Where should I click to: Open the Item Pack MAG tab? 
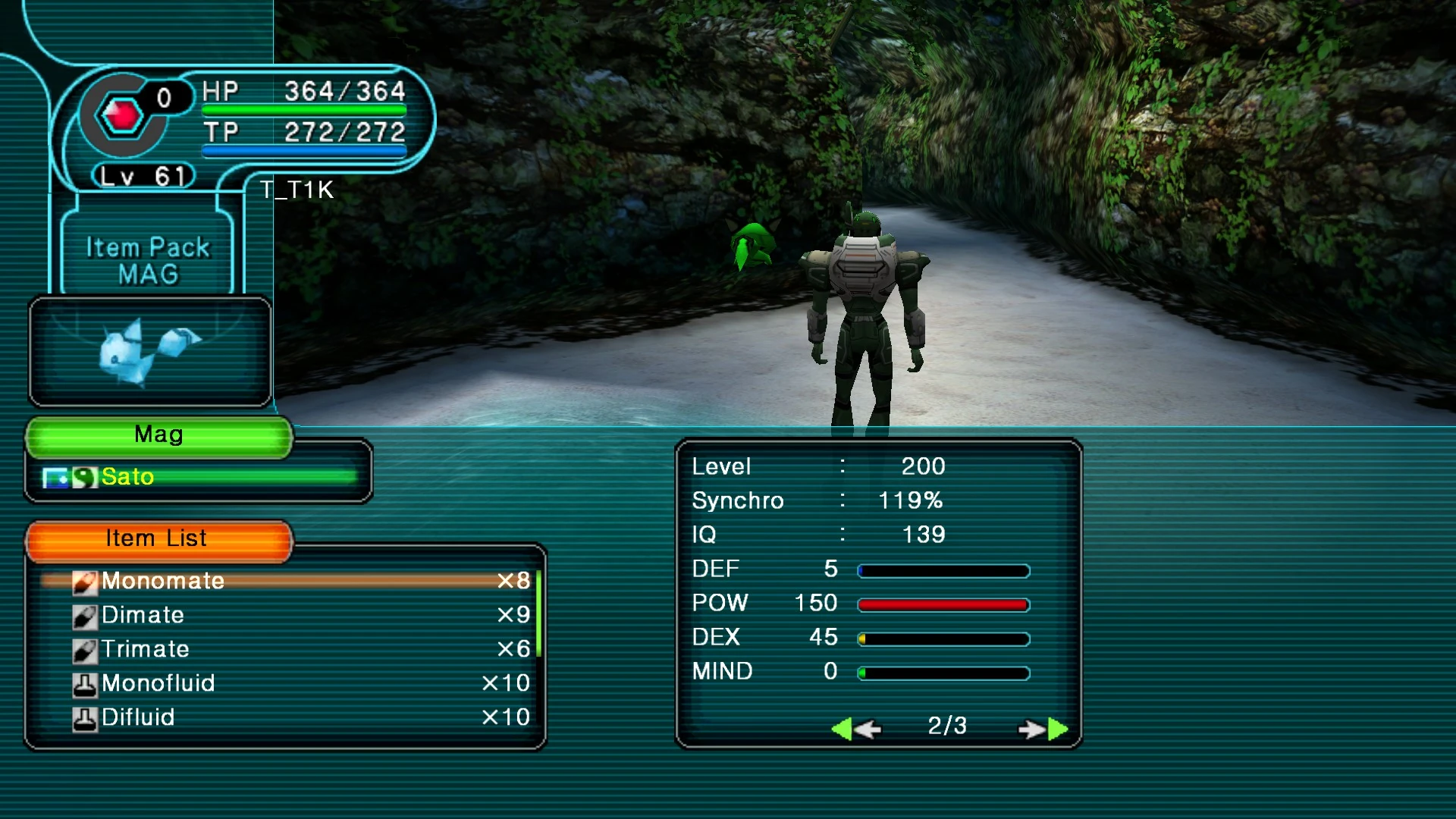148,260
